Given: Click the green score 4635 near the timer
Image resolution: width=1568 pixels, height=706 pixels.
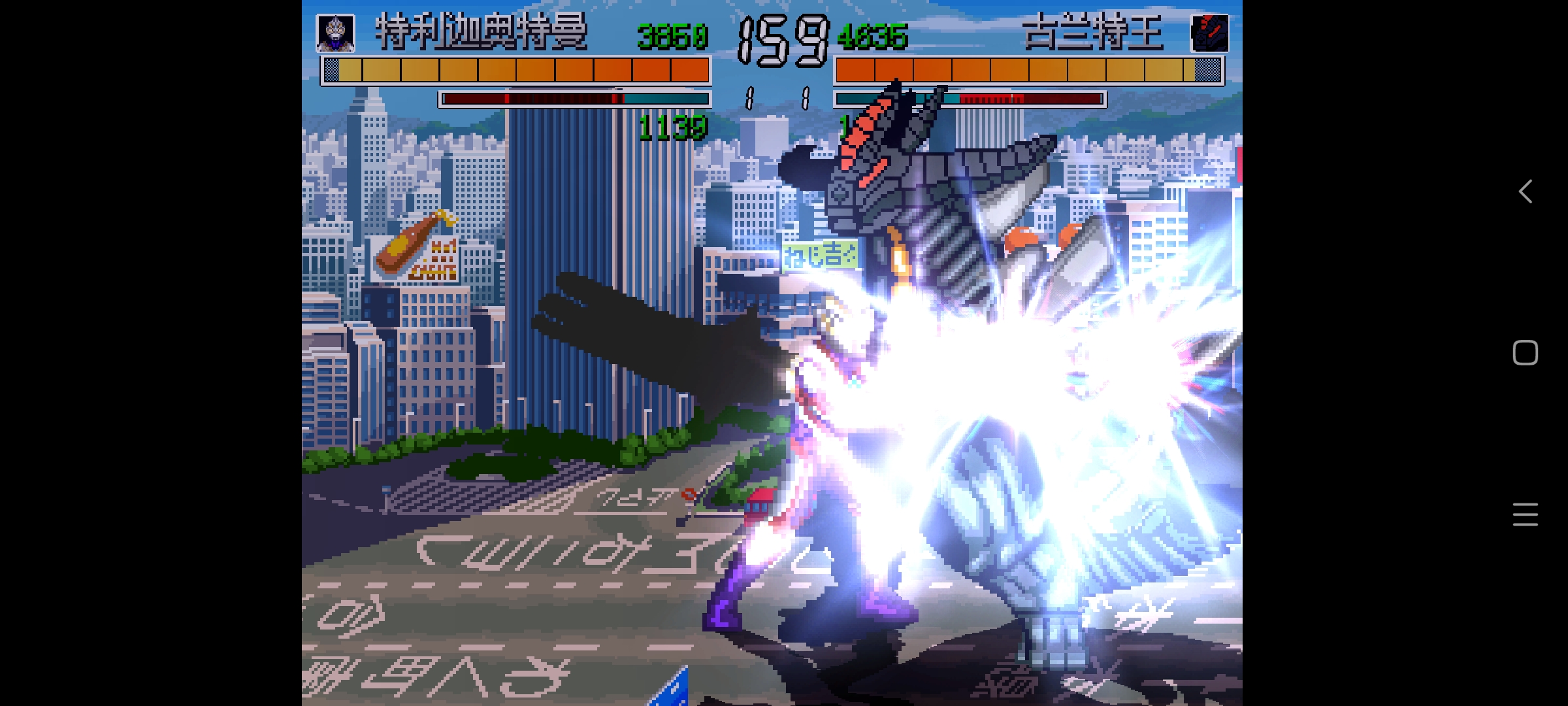Looking at the screenshot, I should (874, 36).
